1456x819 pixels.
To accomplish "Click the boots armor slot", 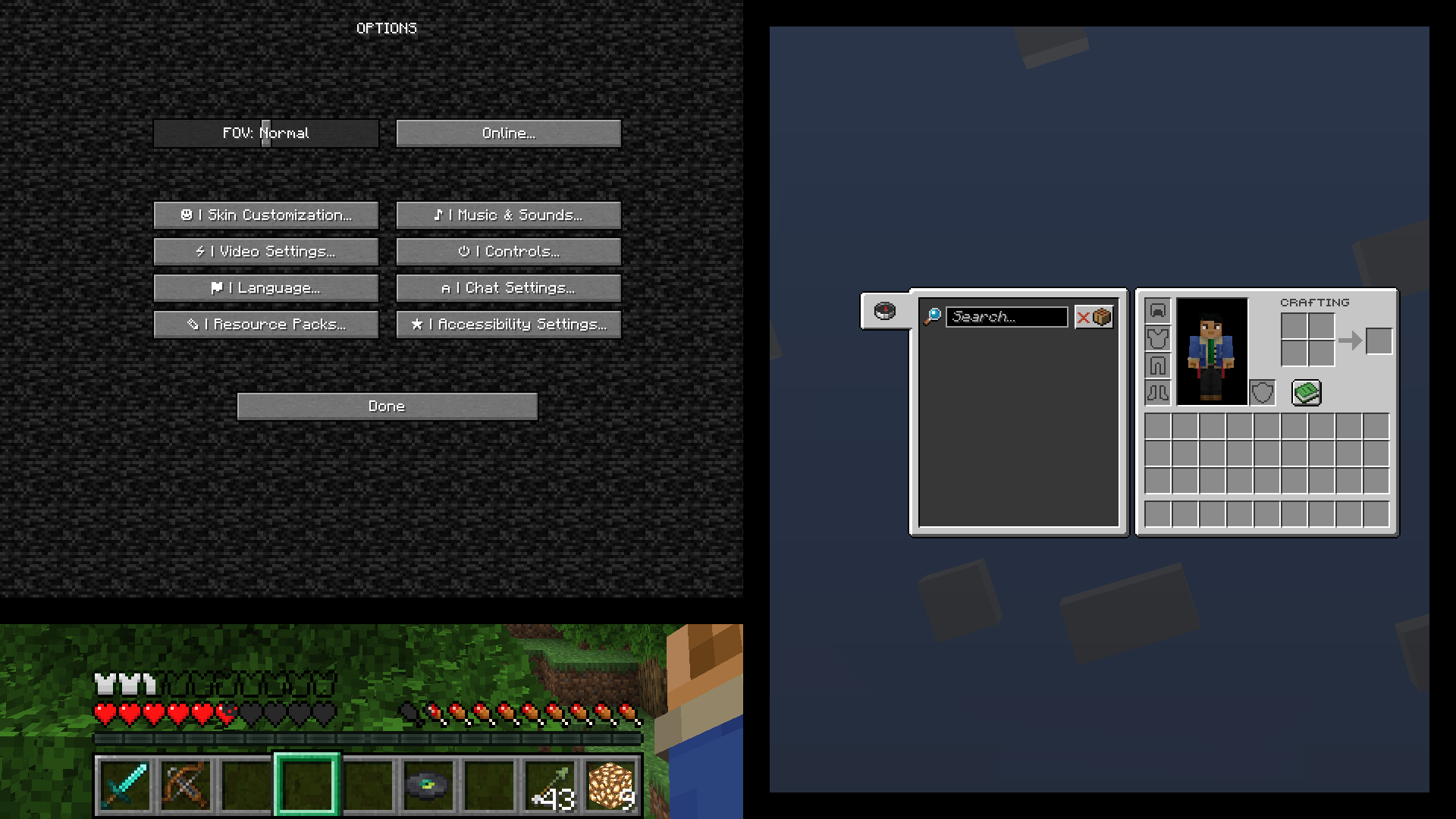I will pos(1157,393).
